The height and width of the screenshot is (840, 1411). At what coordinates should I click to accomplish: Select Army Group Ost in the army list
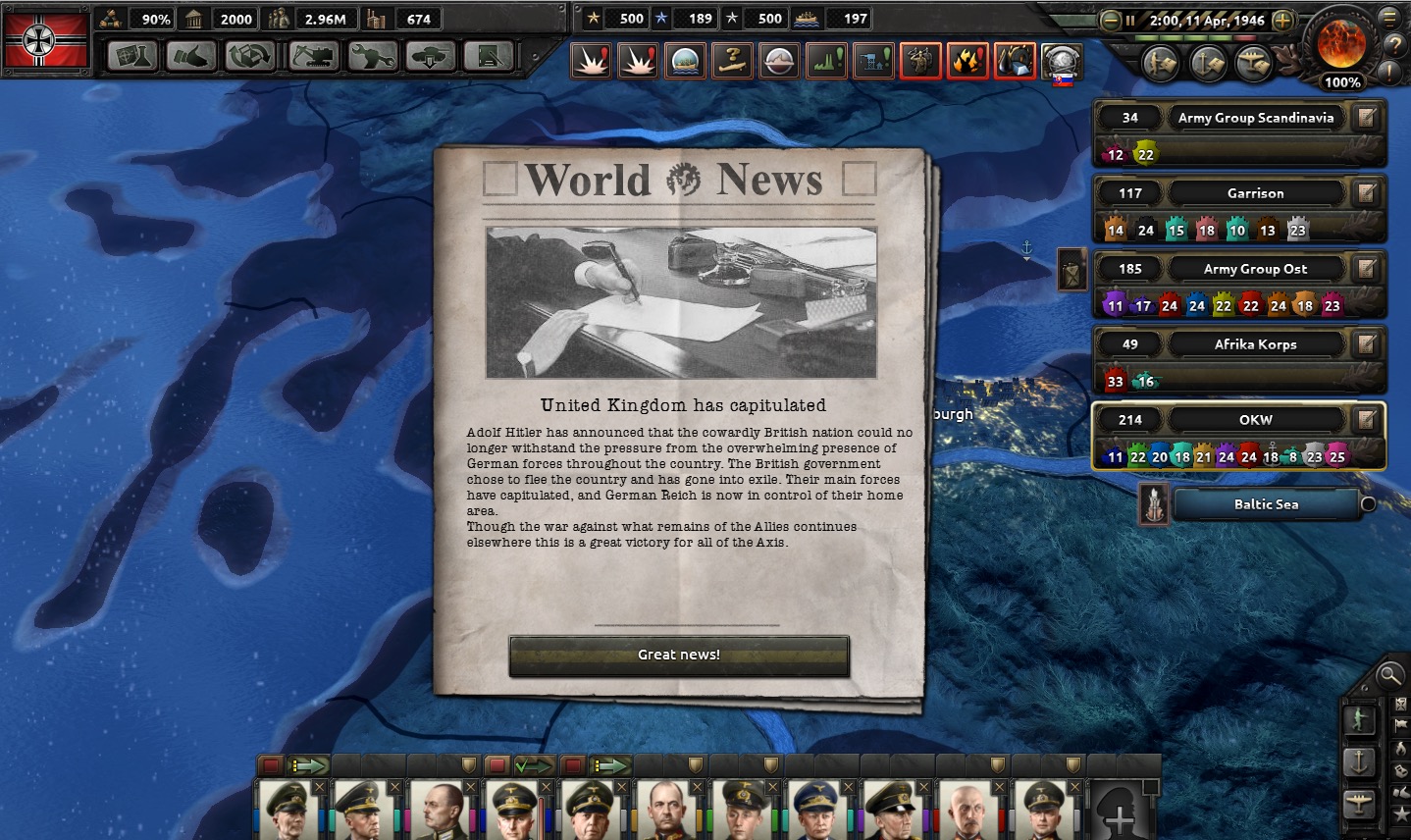(x=1255, y=269)
